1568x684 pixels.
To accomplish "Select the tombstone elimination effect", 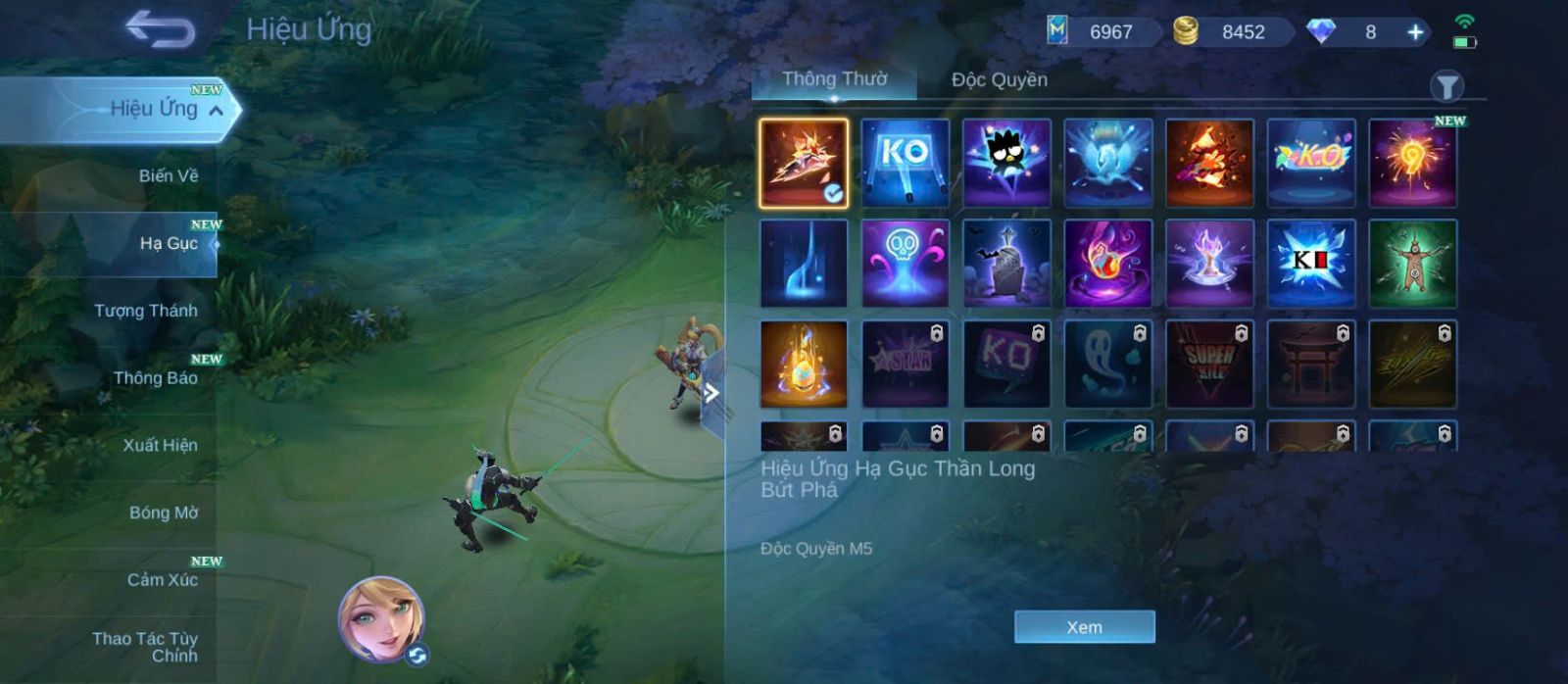I will 1006,264.
